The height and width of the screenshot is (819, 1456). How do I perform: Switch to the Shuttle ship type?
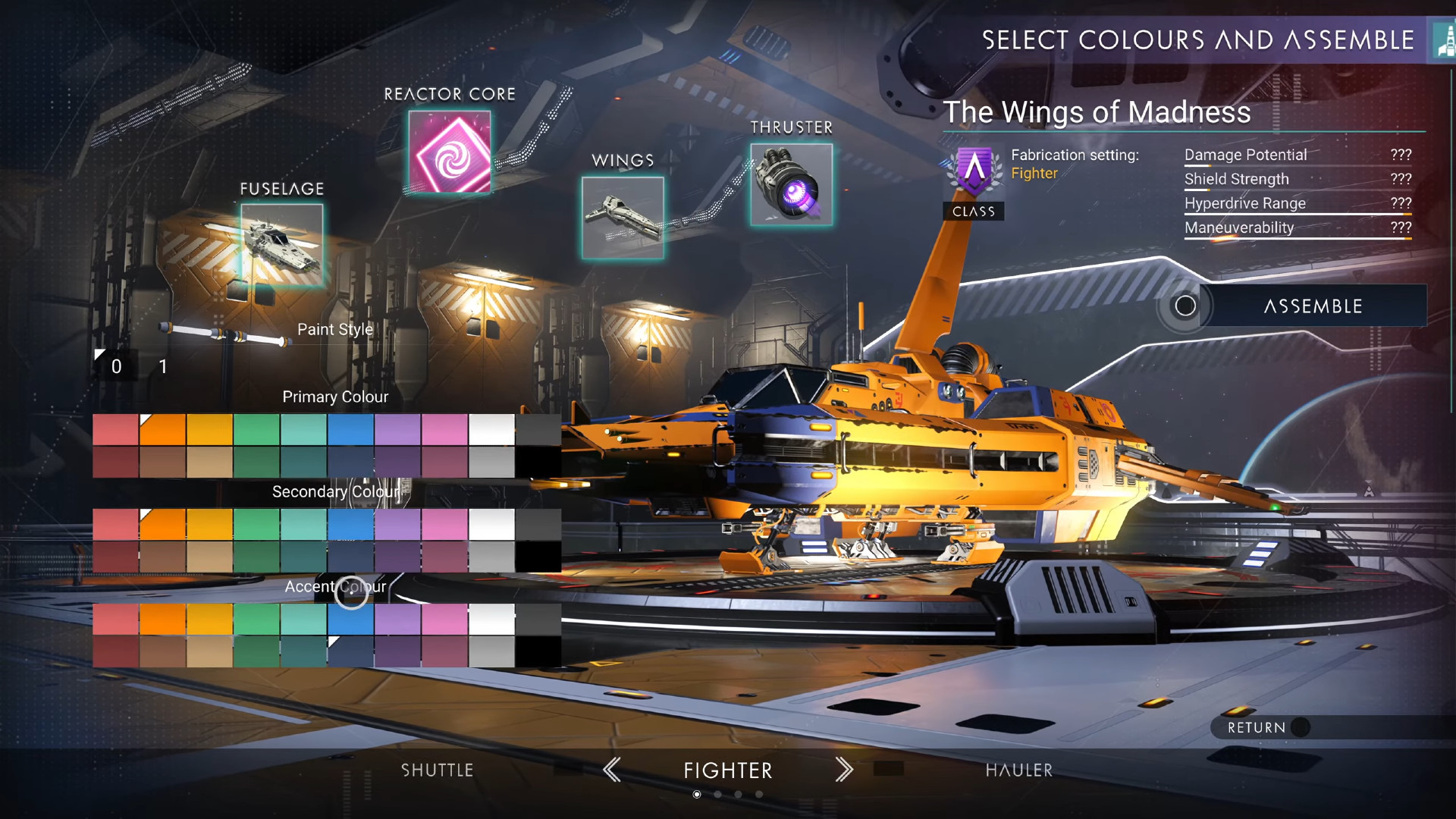(x=438, y=770)
